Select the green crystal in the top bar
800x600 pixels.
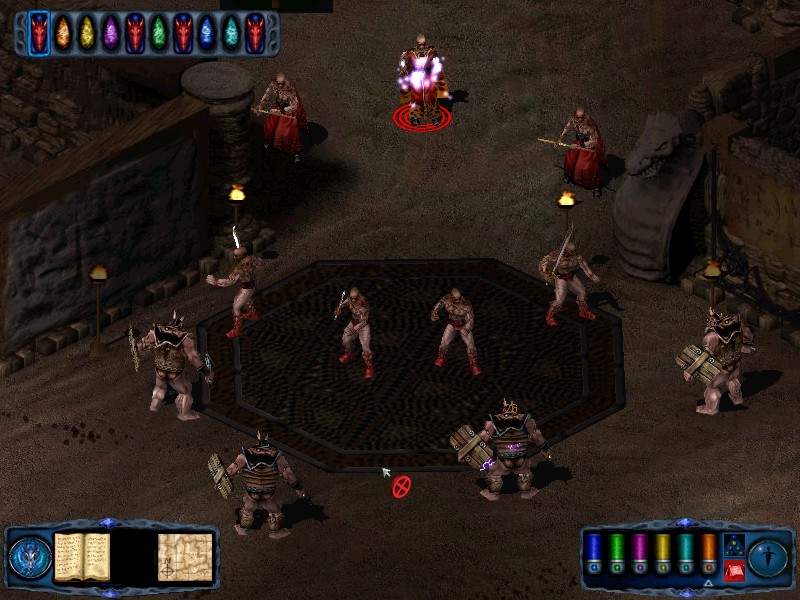[x=159, y=33]
